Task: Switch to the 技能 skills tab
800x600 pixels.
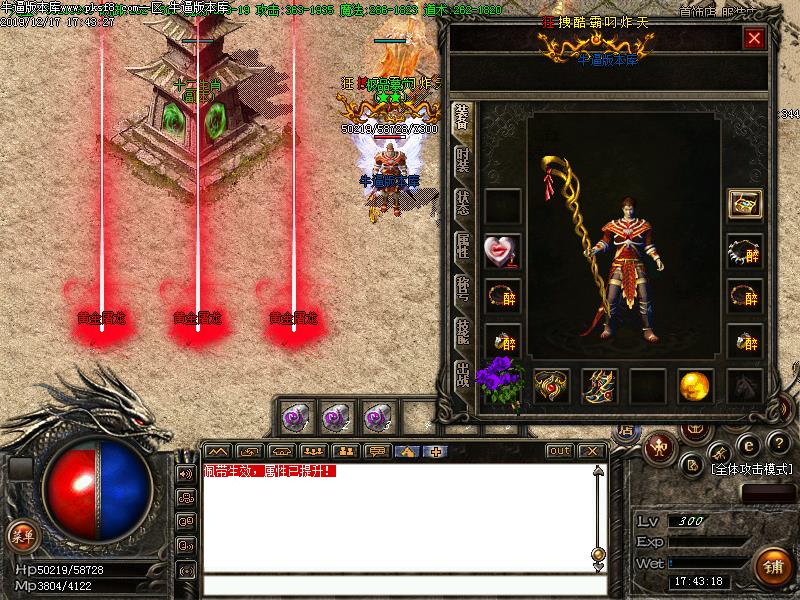Action: [x=462, y=331]
